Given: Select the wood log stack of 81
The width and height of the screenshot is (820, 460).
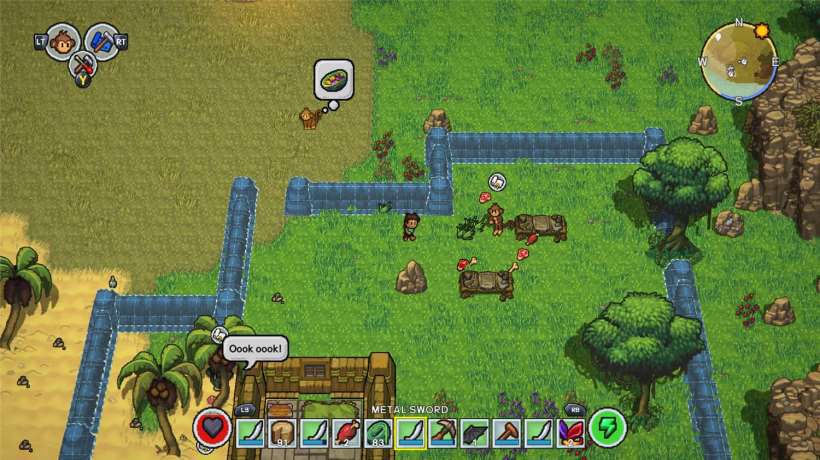Looking at the screenshot, I should pyautogui.click(x=282, y=431).
